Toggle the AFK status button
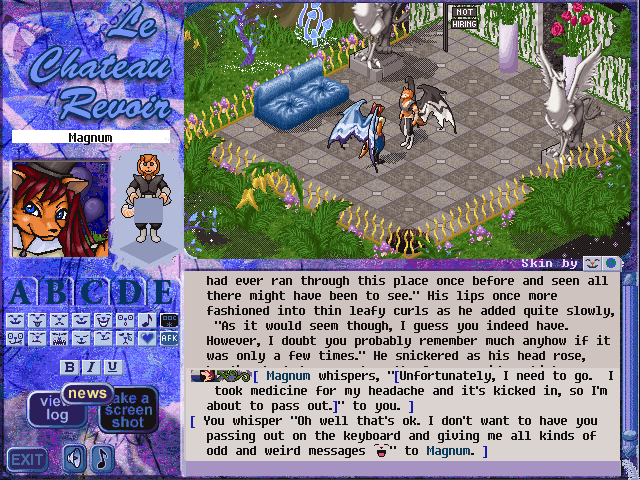Image resolution: width=640 pixels, height=480 pixels. tap(169, 338)
